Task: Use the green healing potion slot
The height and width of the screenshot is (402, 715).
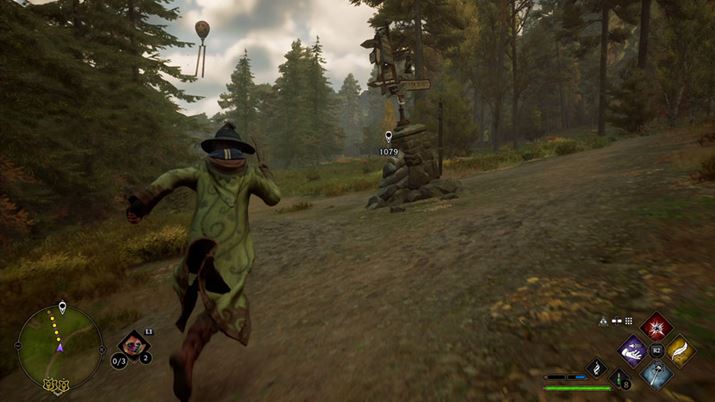Action: [620, 378]
